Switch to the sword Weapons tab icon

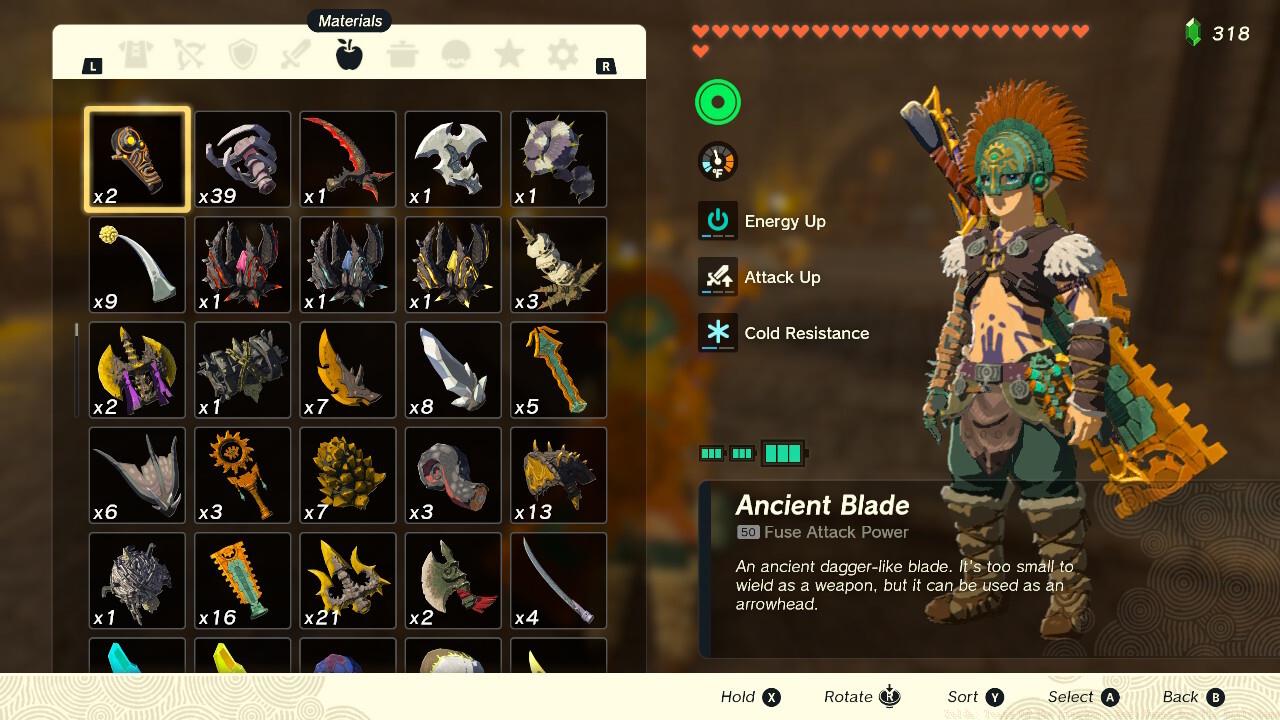[296, 55]
